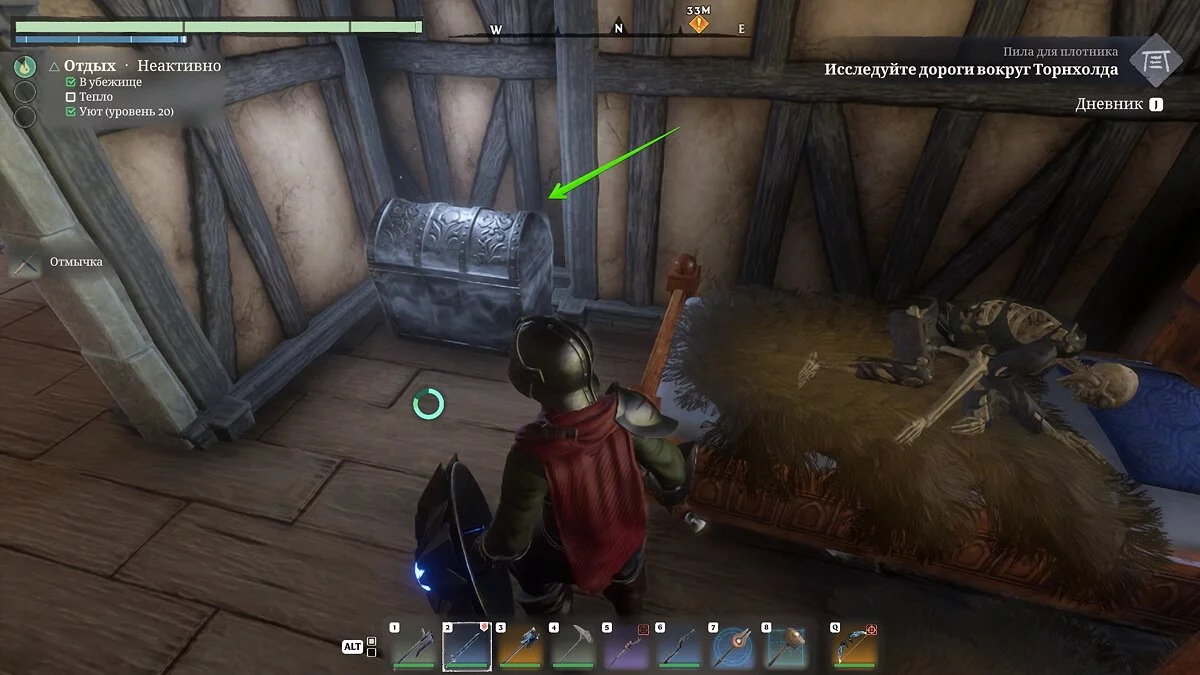Viewport: 1200px width, 675px height.
Task: Pick the purple-backed staff in slot 5
Action: click(627, 648)
